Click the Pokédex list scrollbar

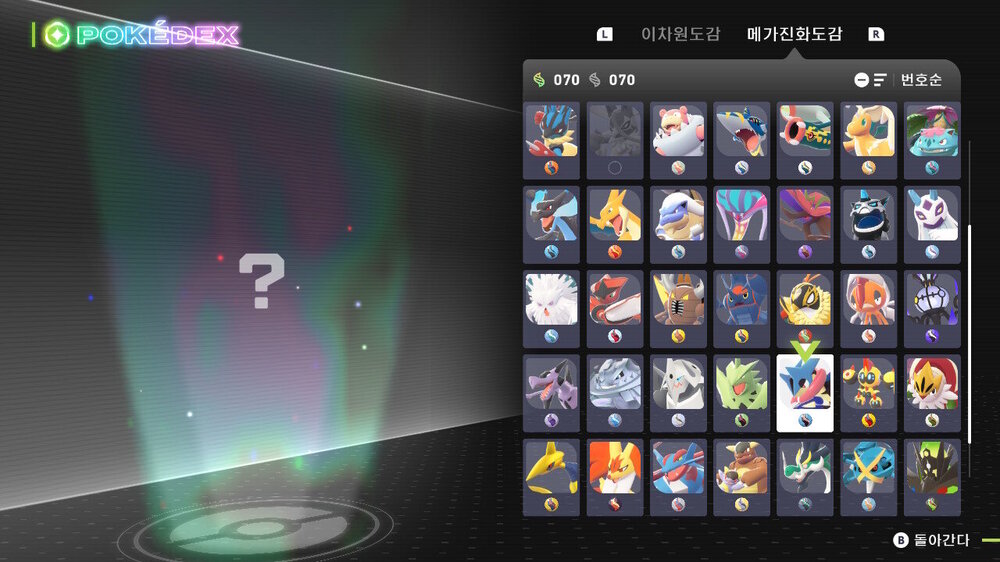click(x=969, y=335)
